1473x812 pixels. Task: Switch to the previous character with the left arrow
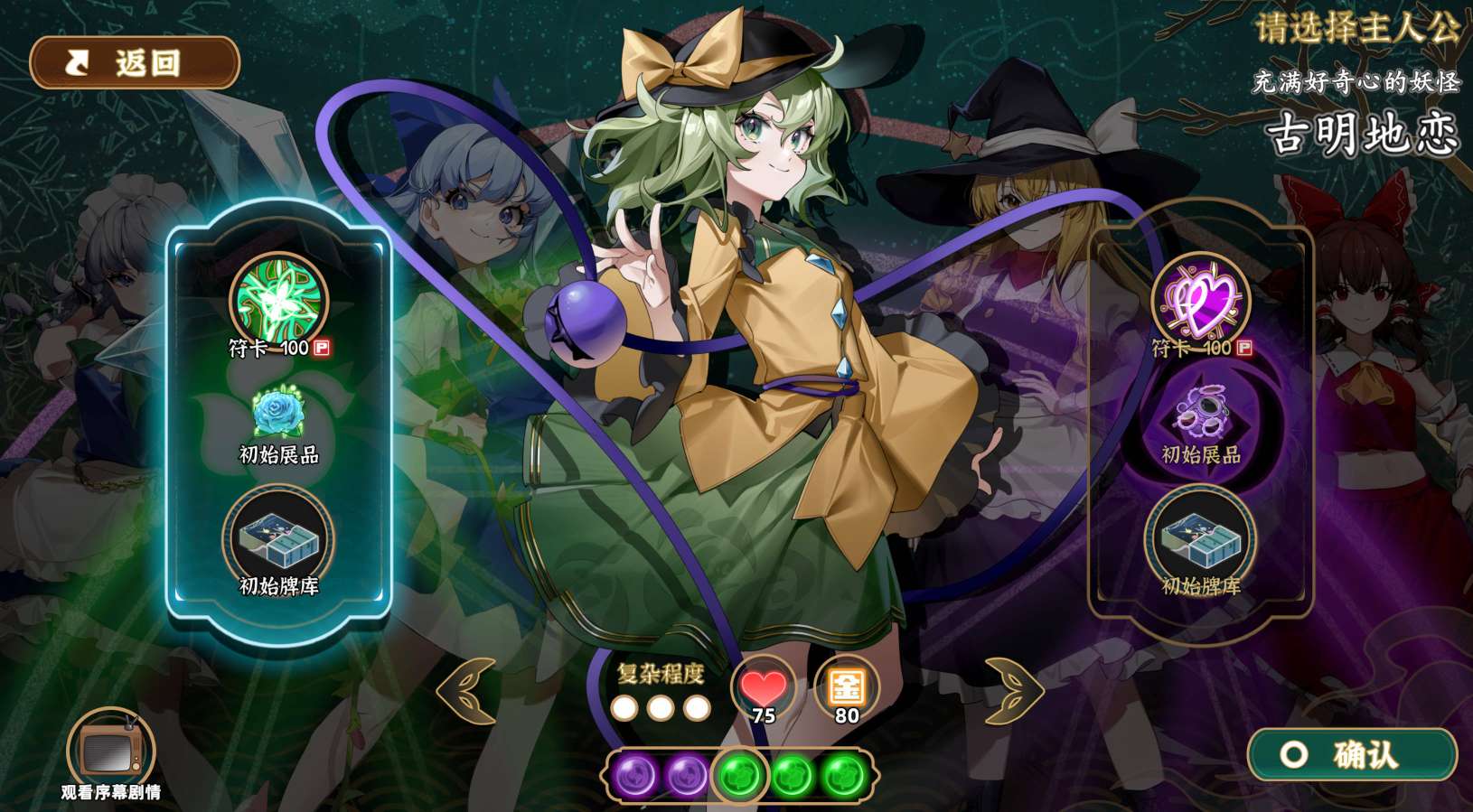point(466,691)
